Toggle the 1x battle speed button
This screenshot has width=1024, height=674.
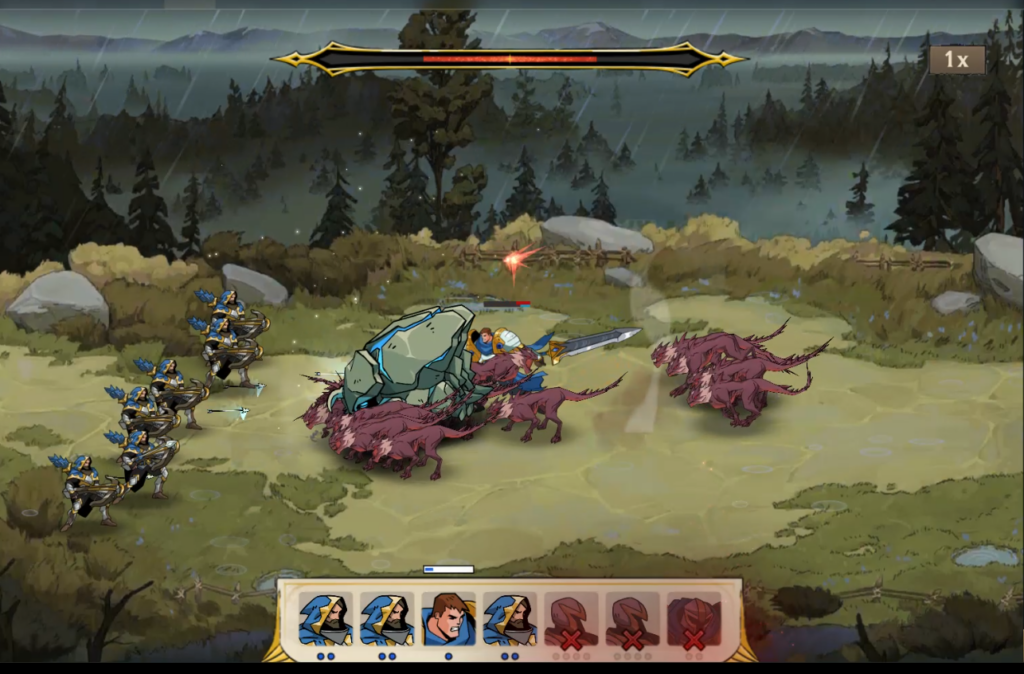pyautogui.click(x=956, y=60)
